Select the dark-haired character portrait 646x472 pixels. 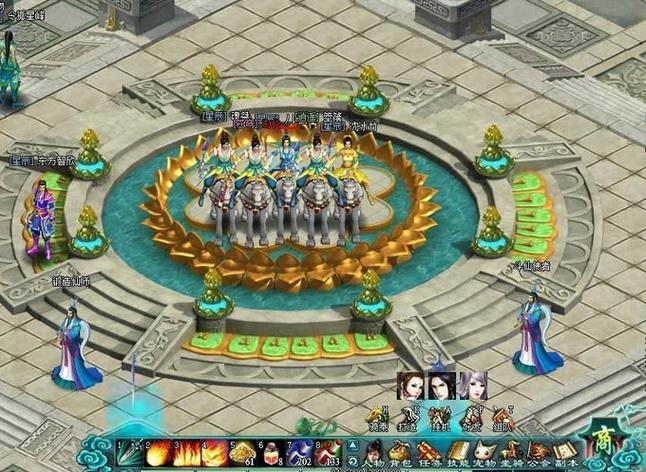(x=442, y=386)
